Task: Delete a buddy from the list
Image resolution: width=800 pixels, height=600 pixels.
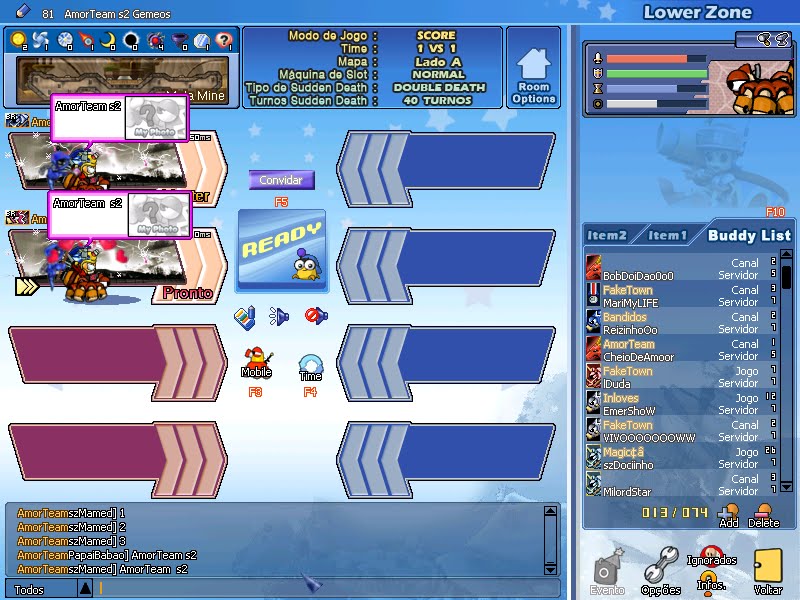Action: (764, 514)
